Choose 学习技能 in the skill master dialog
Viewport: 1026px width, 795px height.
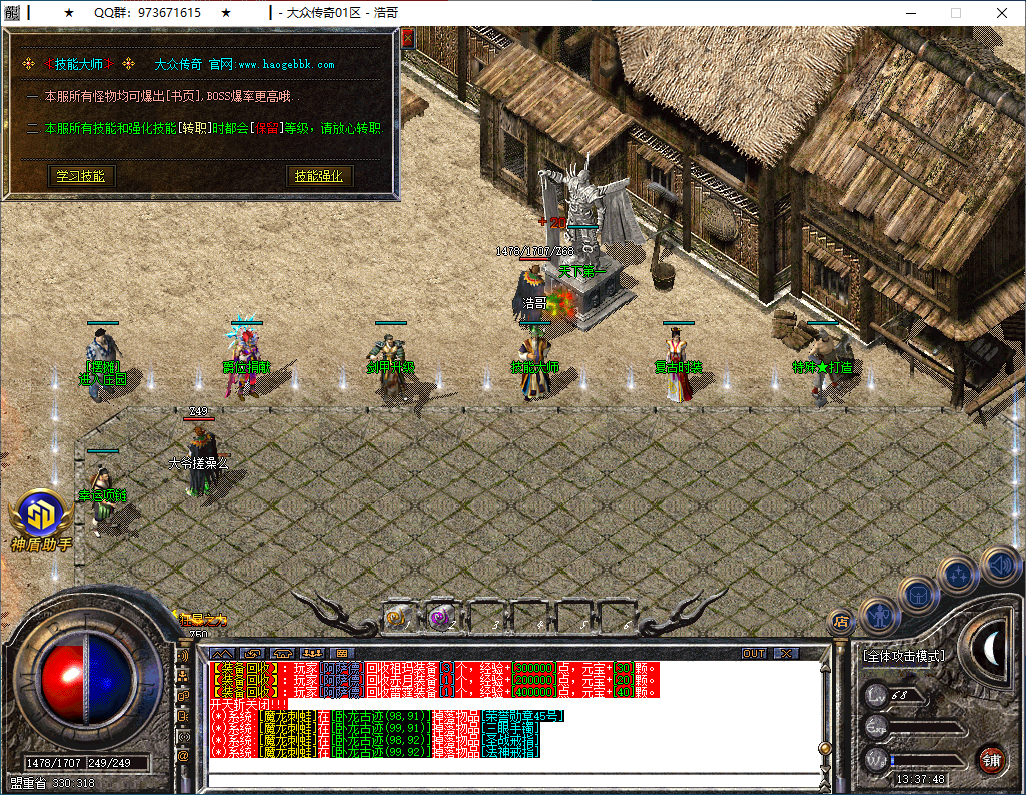click(80, 176)
